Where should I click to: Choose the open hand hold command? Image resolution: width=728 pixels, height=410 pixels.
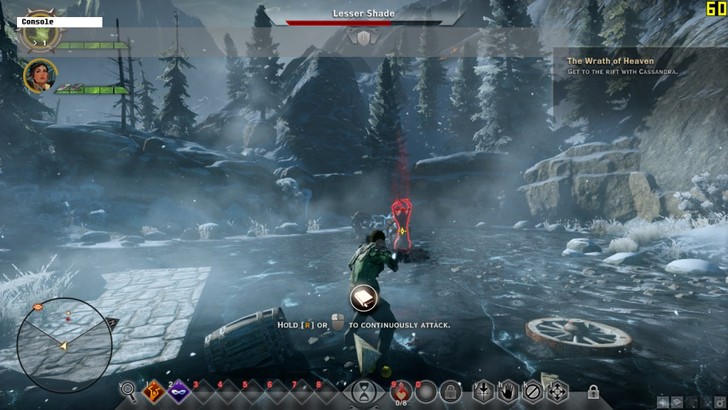(x=508, y=392)
